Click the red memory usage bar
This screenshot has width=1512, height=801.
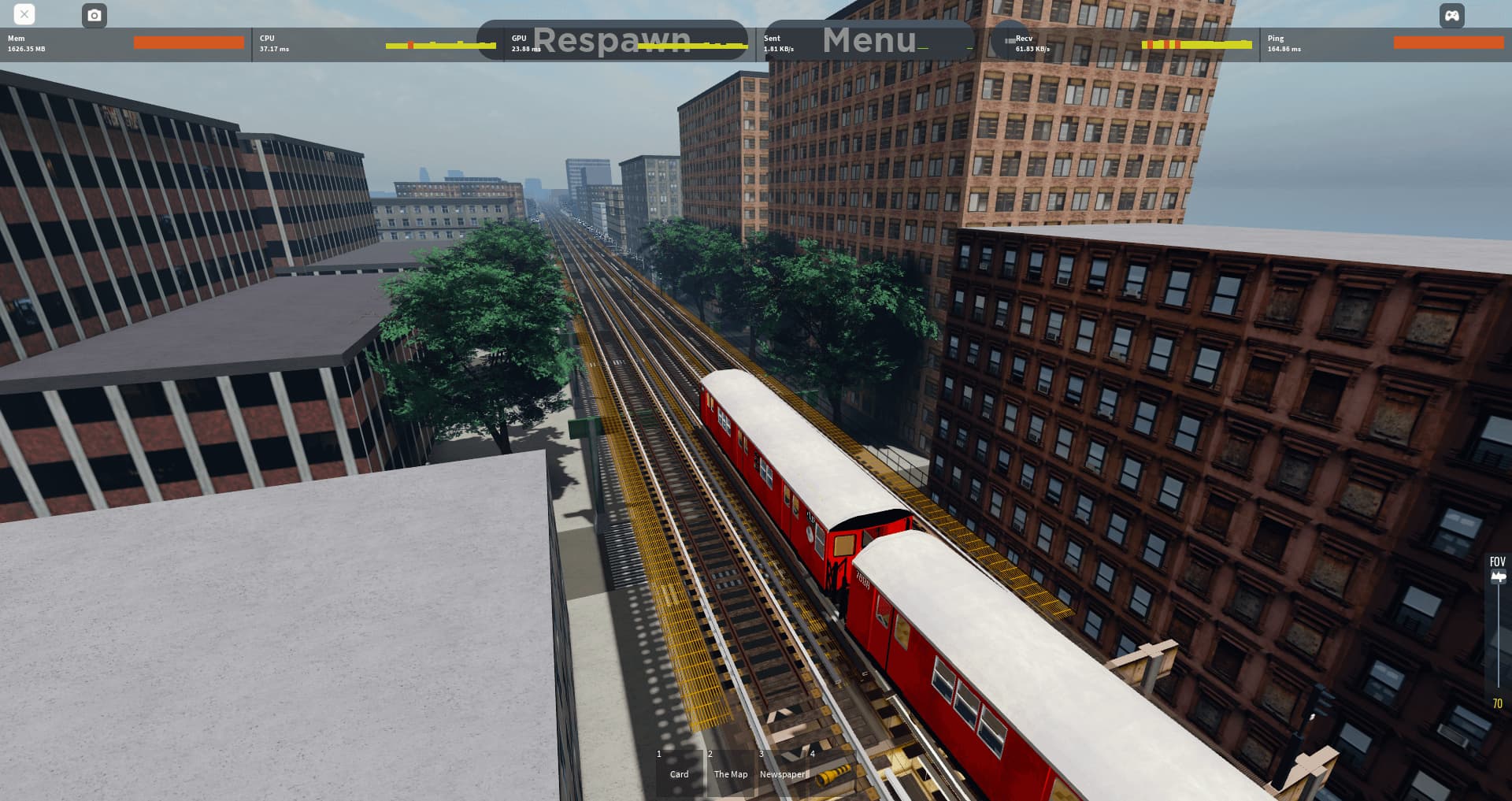pos(188,43)
